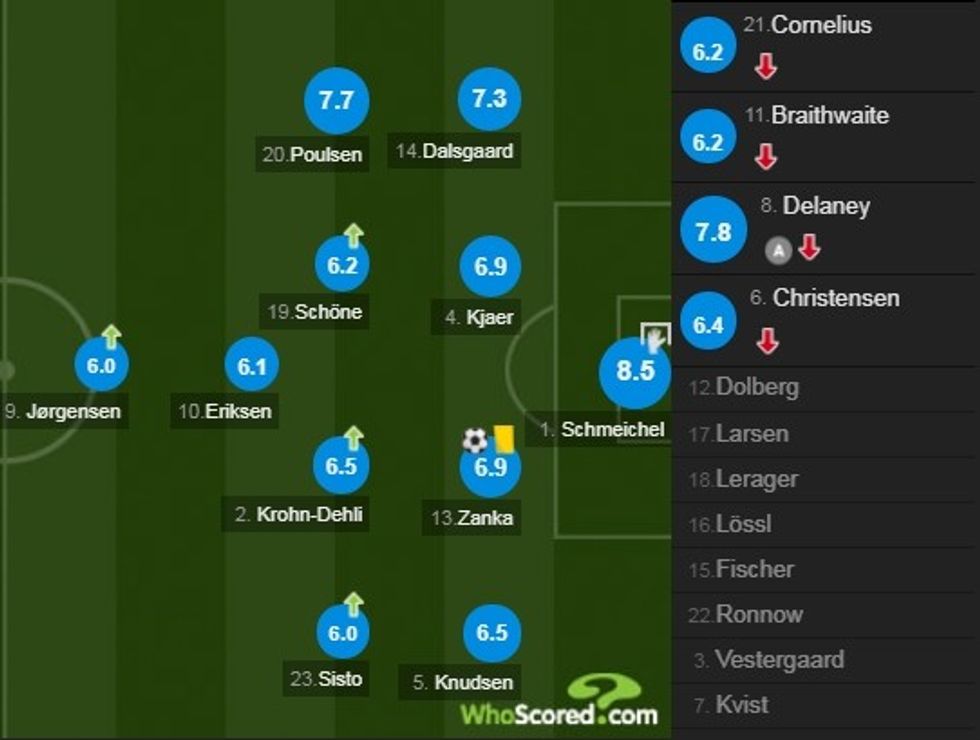Select Kvist from the bench list
980x740 pixels.
(x=742, y=705)
